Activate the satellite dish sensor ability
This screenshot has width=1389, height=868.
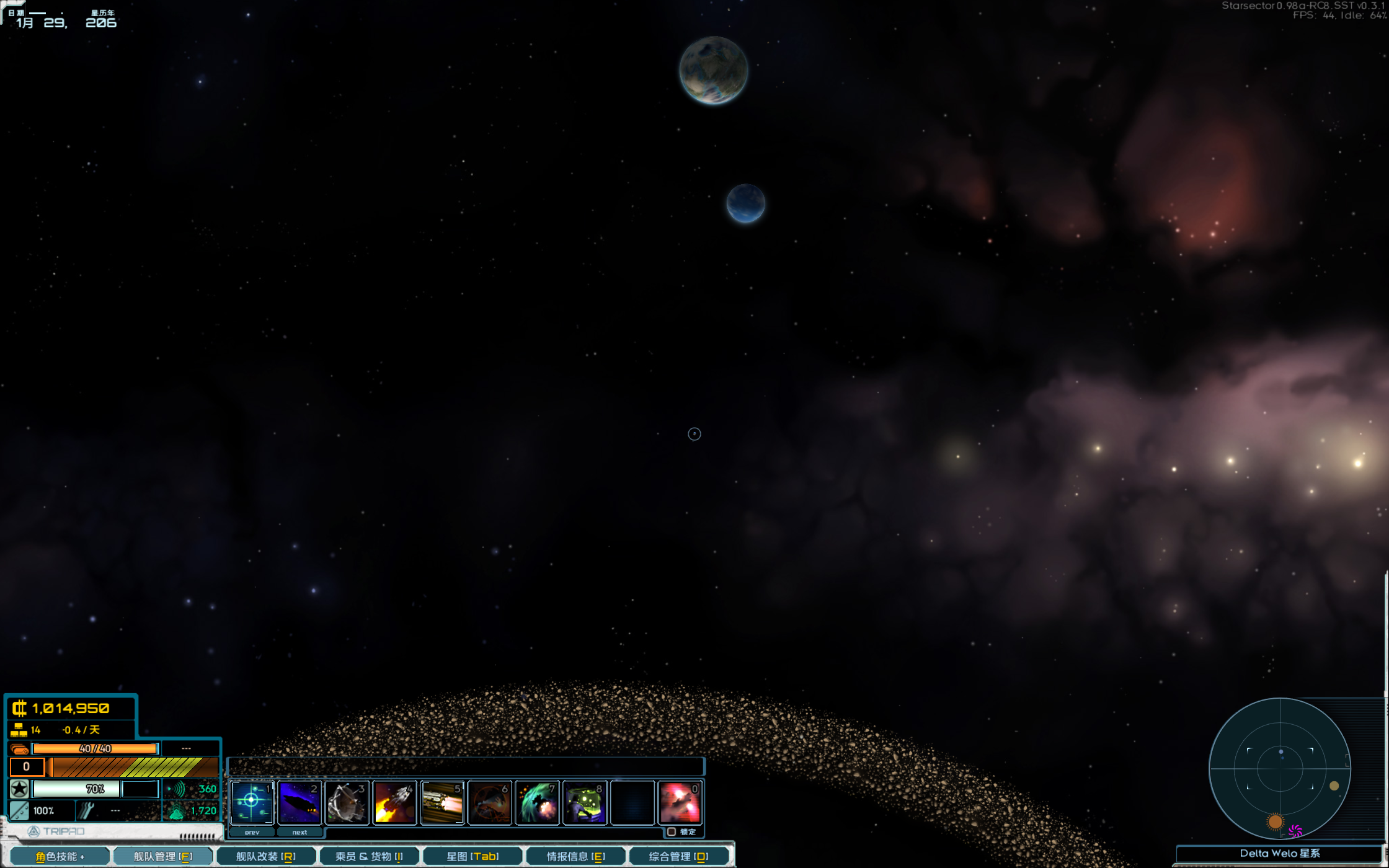click(347, 802)
